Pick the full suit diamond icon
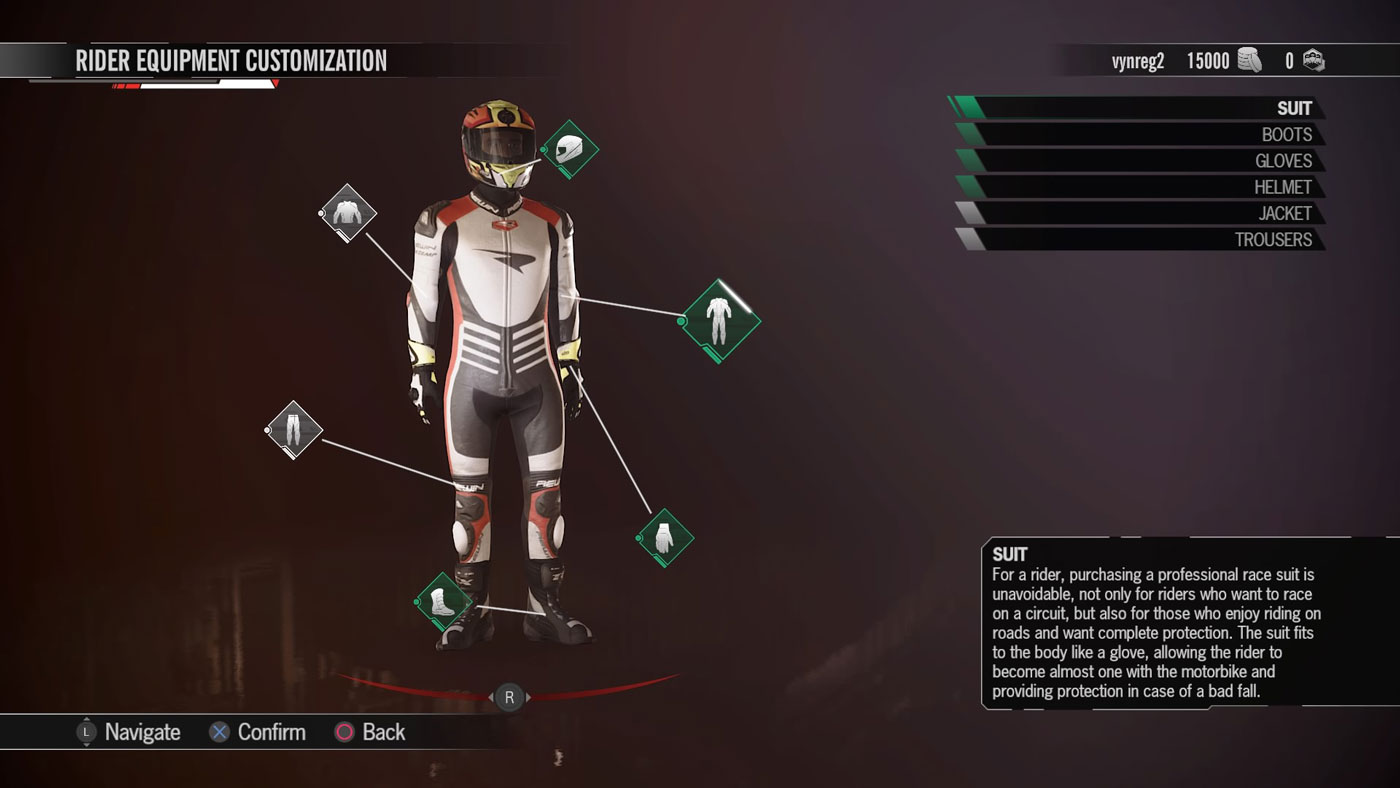Screen dimensions: 1400x788 click(719, 321)
